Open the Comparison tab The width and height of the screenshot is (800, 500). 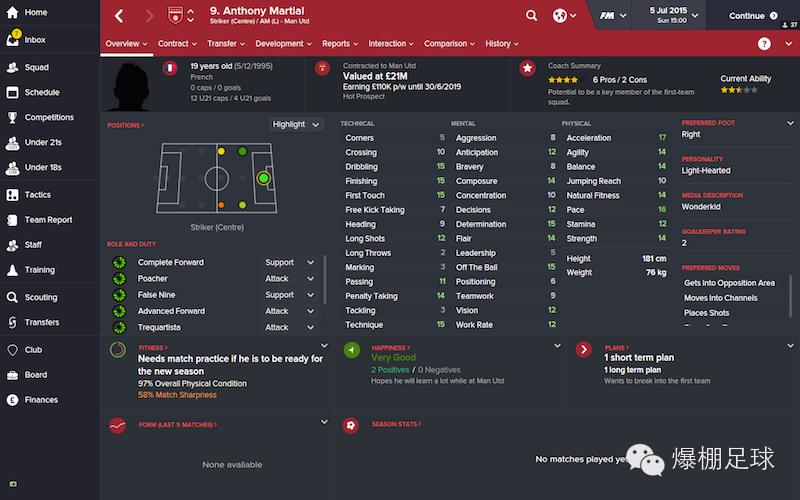pyautogui.click(x=449, y=44)
